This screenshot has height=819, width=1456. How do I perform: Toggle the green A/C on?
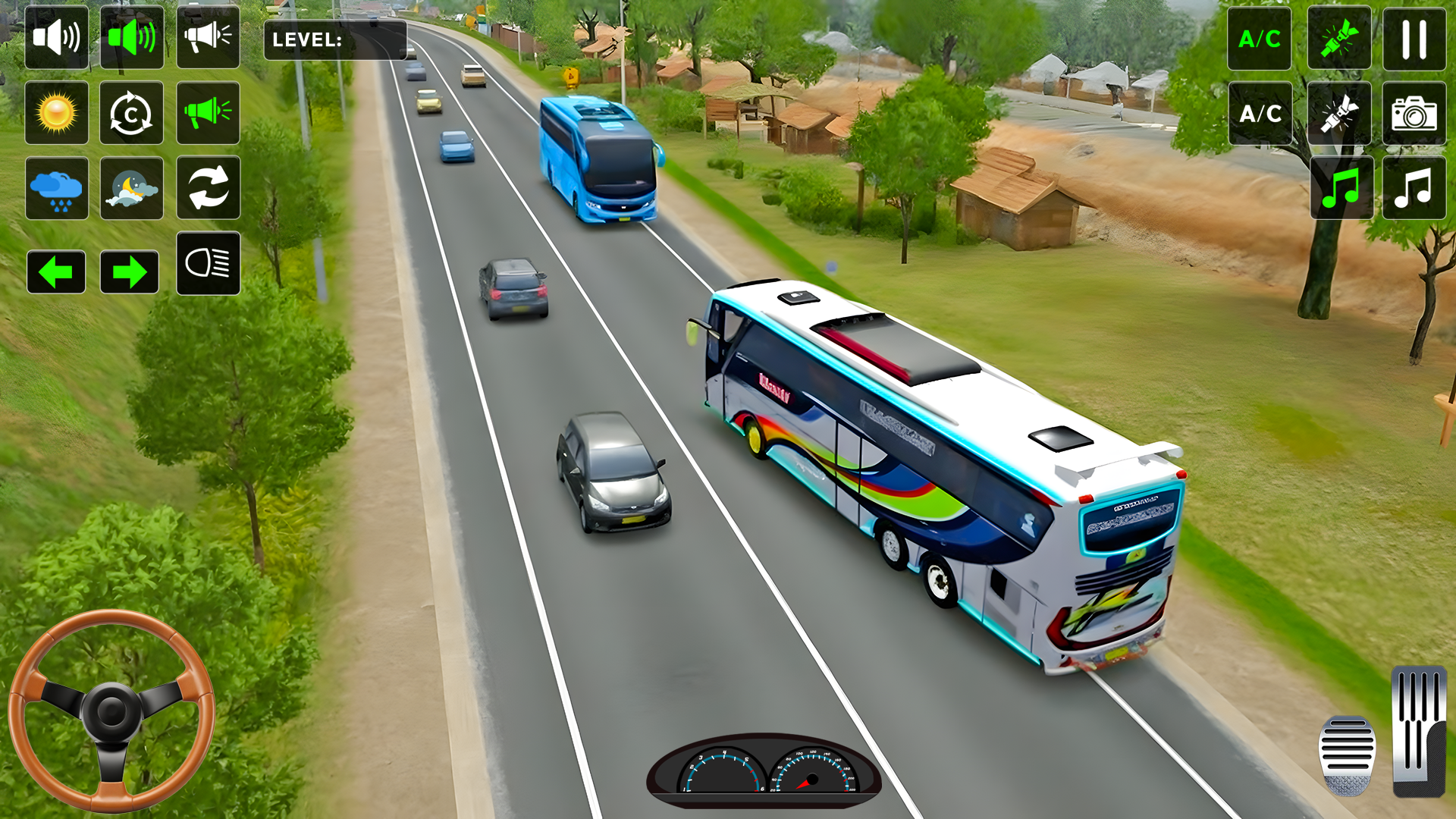coord(1259,39)
